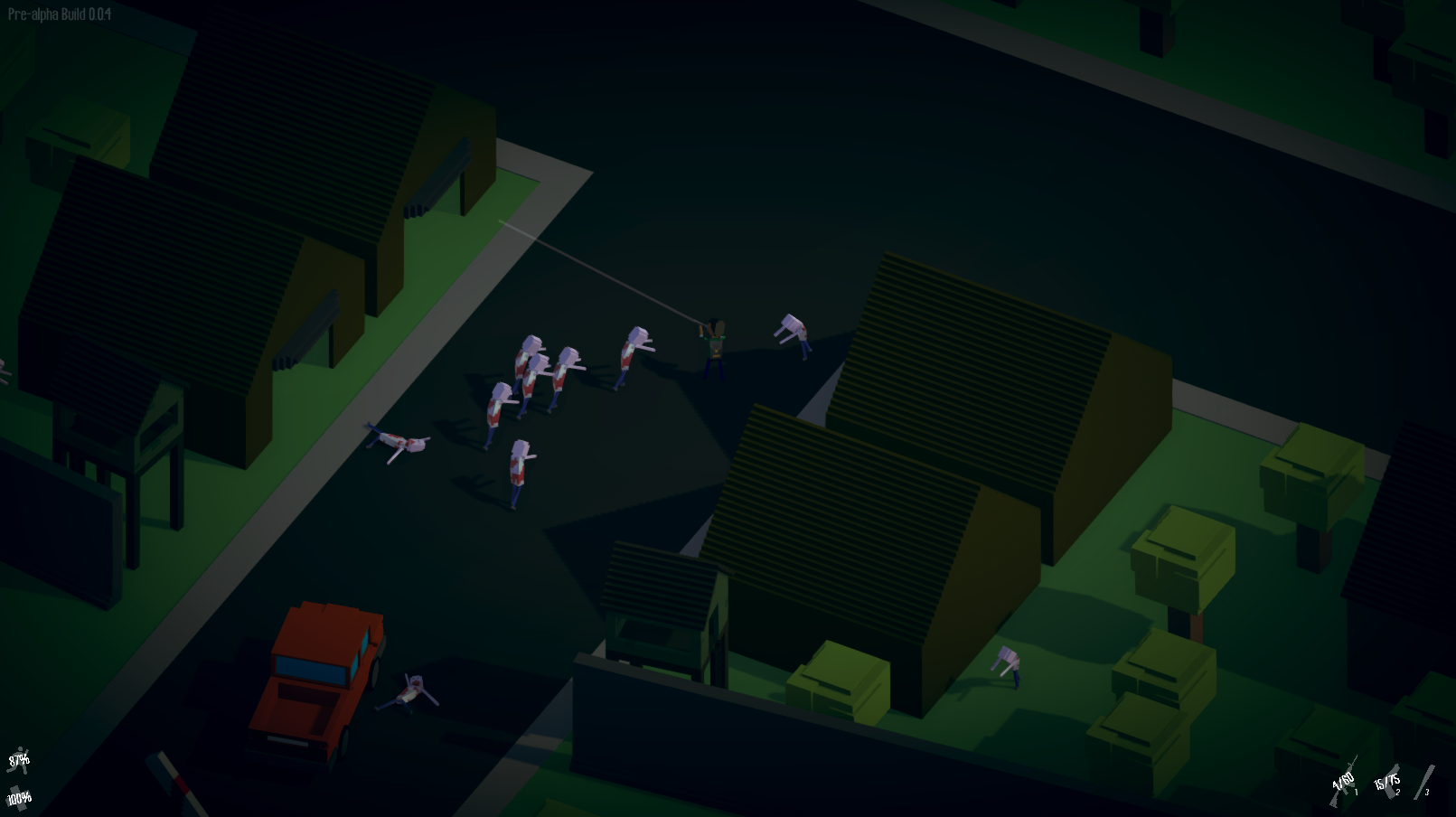Screen dimensions: 1456x817
Task: Click the health bandage icon showing 100%
Action: (x=20, y=799)
